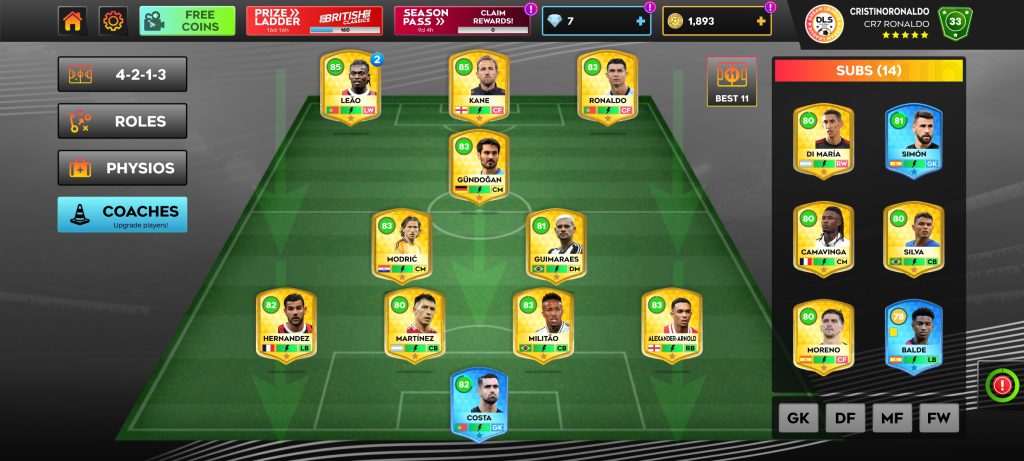This screenshot has width=1024, height=461.
Task: Select substitute Di María's card
Action: (x=823, y=142)
